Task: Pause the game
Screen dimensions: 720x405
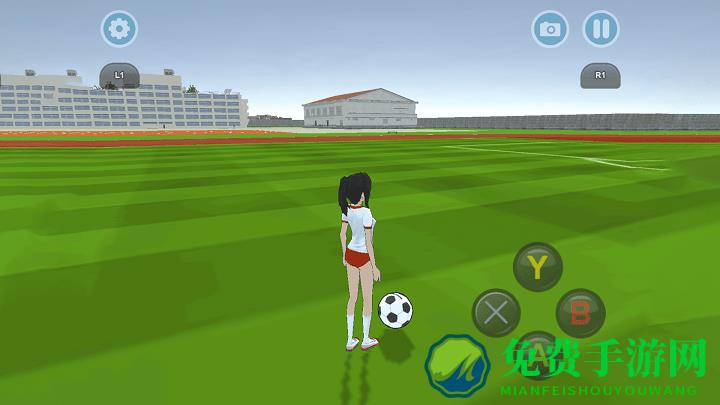Action: pyautogui.click(x=600, y=29)
